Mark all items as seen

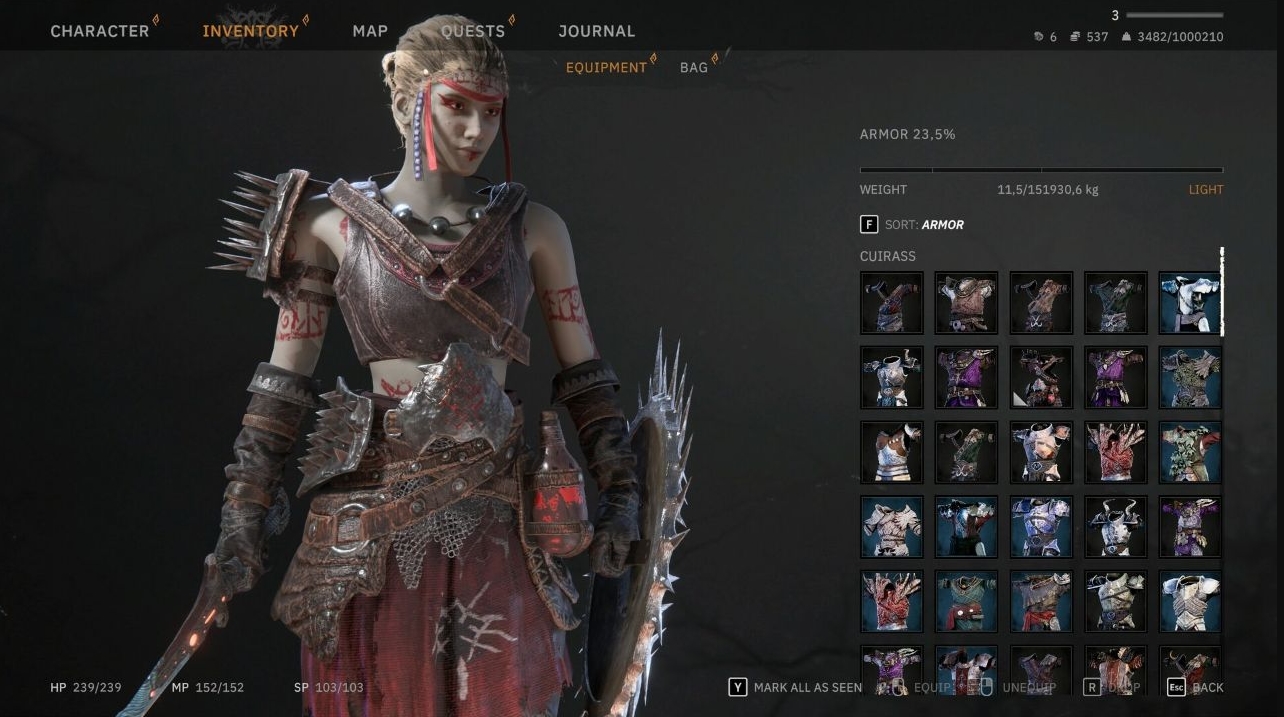(797, 688)
